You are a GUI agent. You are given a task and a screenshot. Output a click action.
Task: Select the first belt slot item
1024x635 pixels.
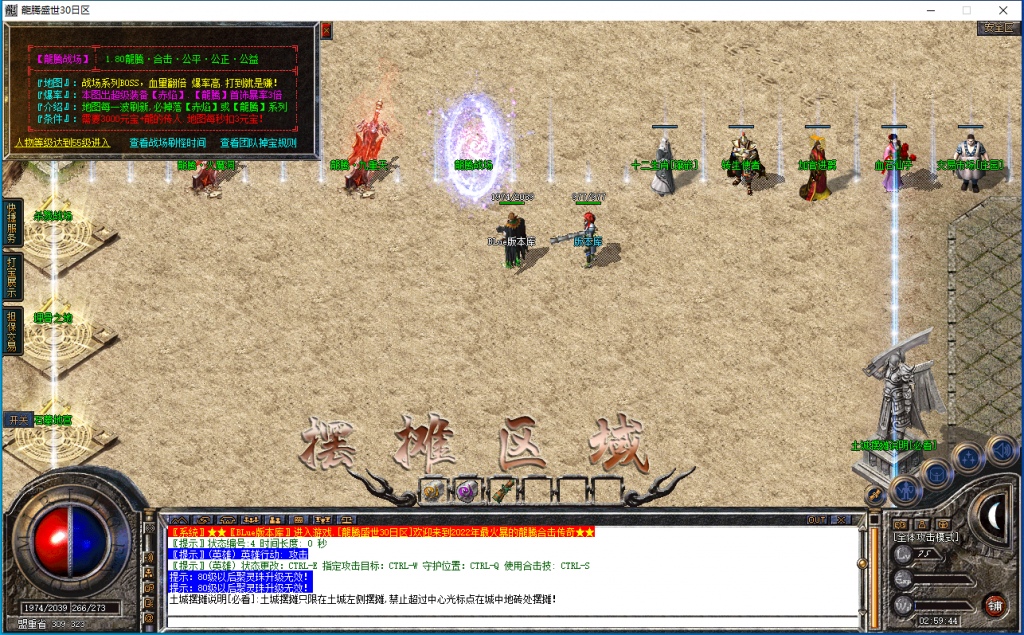click(433, 490)
